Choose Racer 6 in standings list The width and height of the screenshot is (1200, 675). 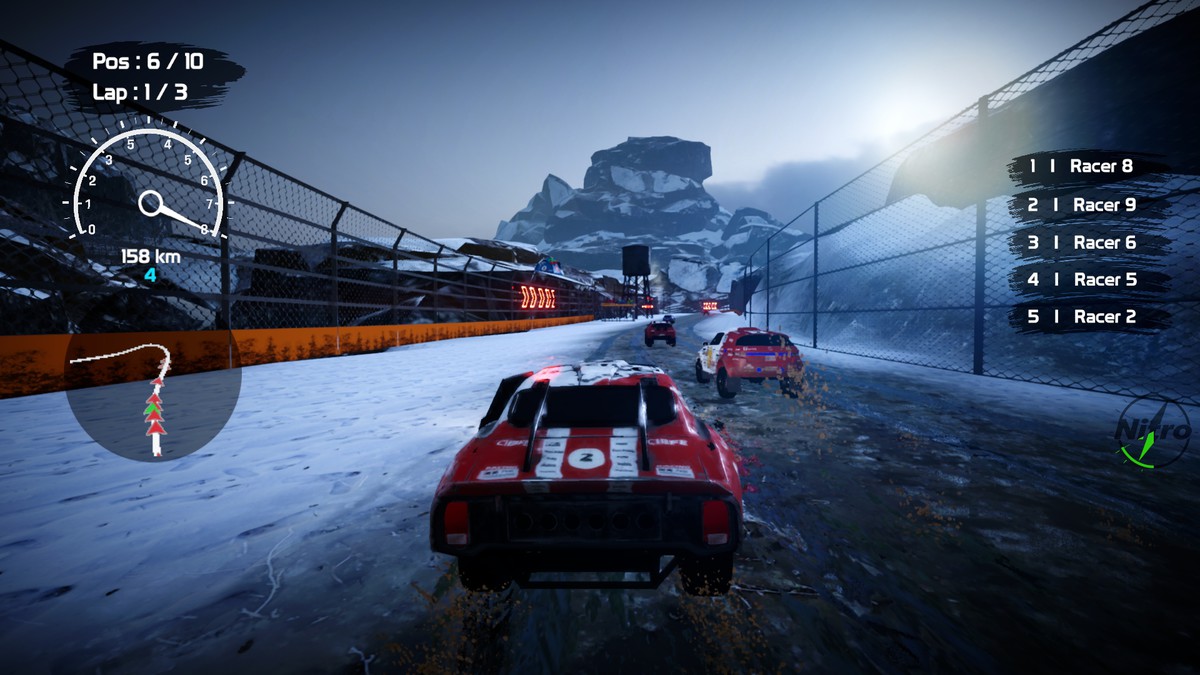click(x=1088, y=243)
